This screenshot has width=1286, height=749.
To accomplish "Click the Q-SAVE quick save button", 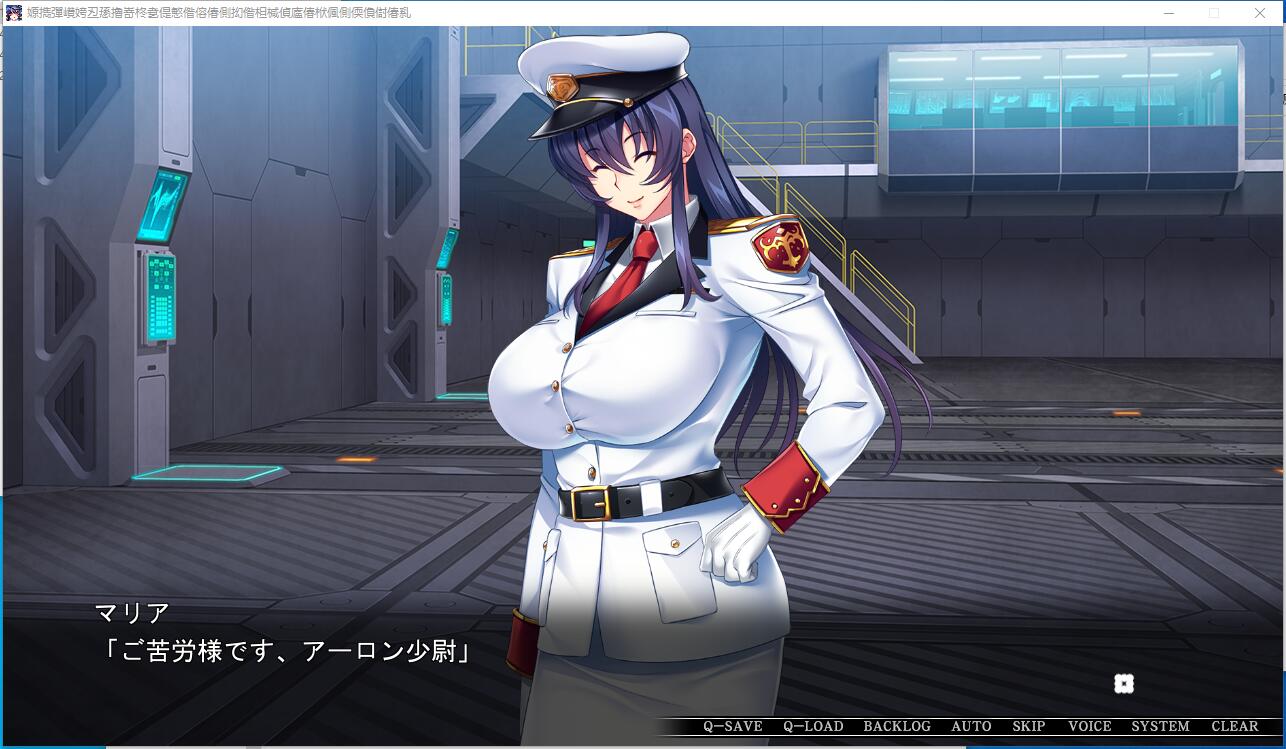I will pos(732,727).
